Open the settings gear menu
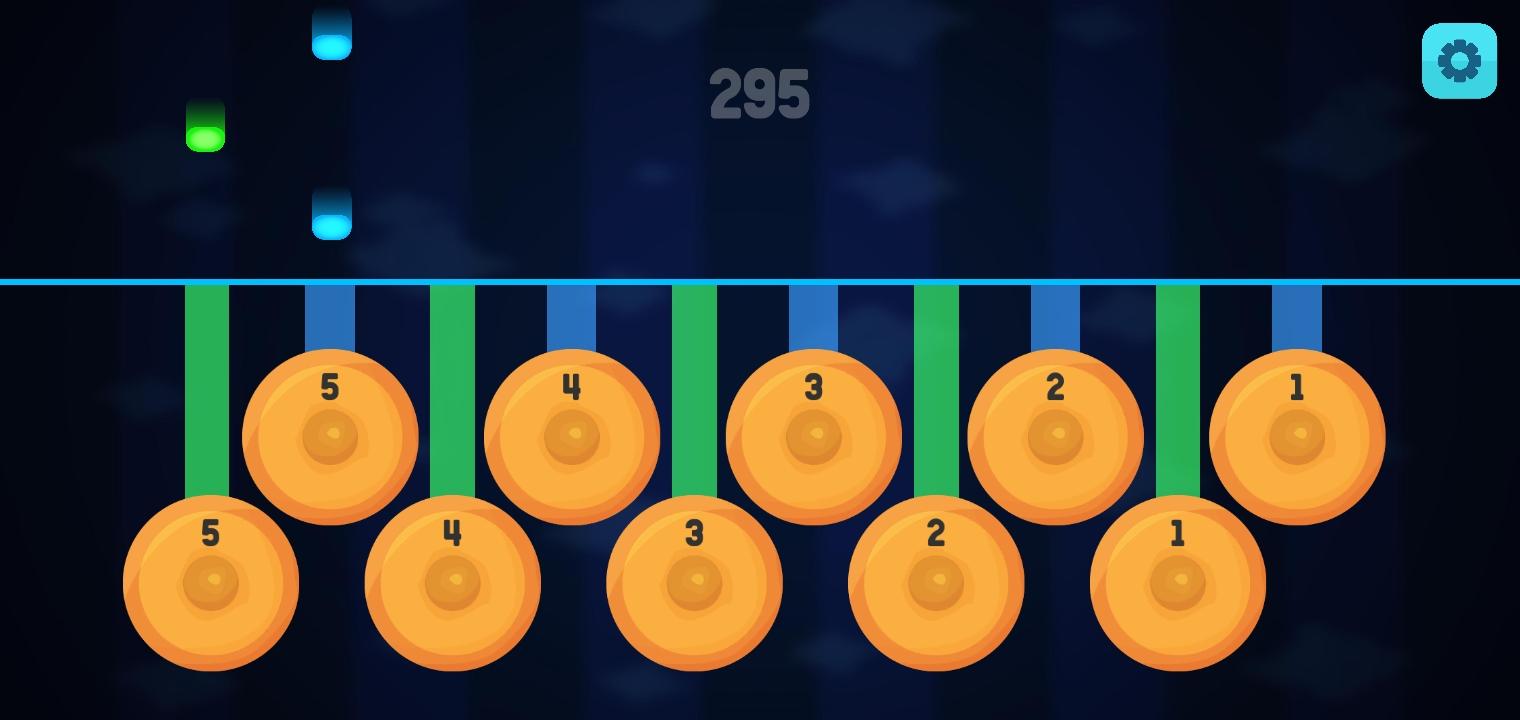Screen dimensions: 1520x720 [1459, 61]
